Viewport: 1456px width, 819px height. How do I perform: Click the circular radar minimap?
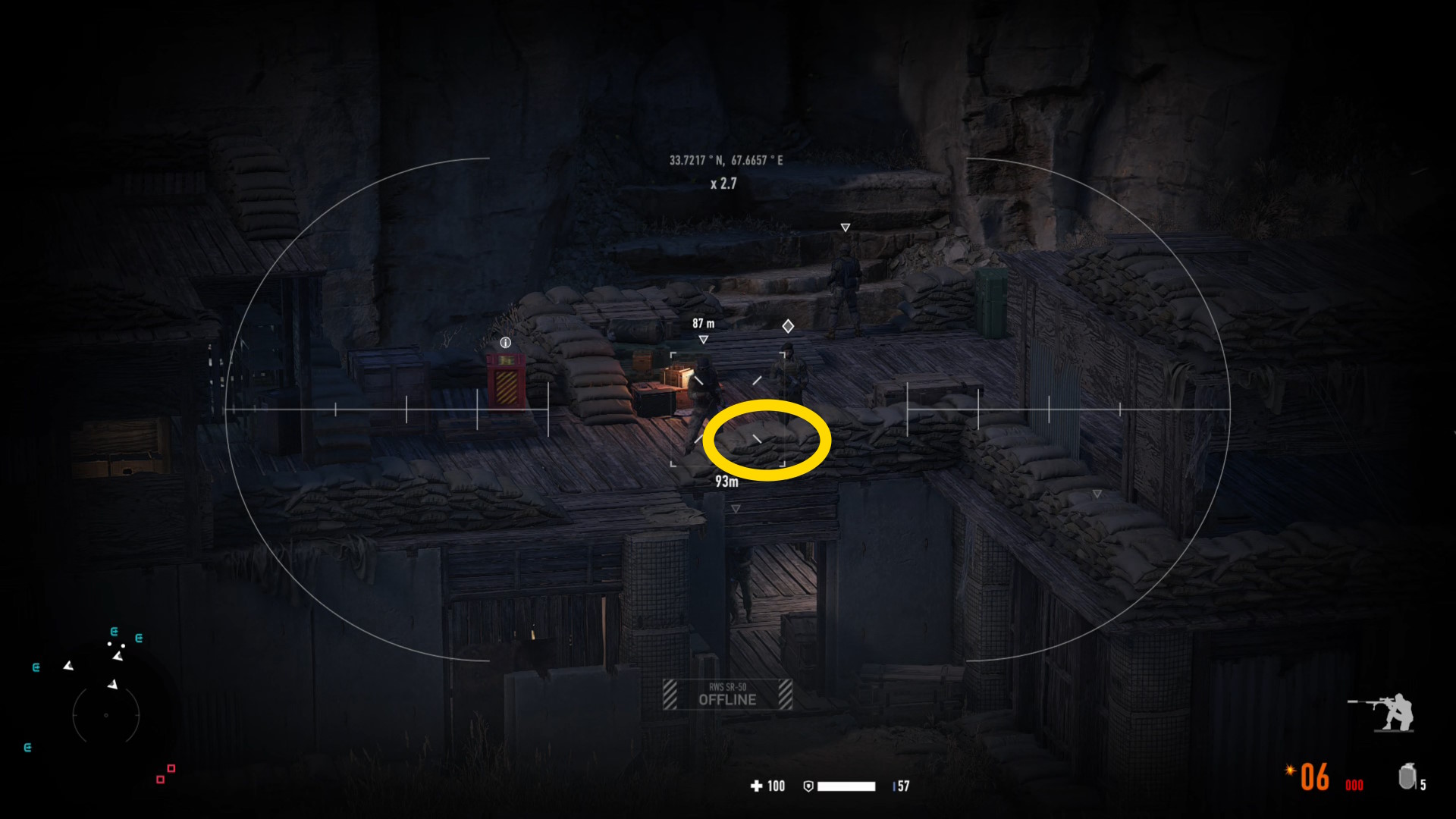(x=106, y=714)
